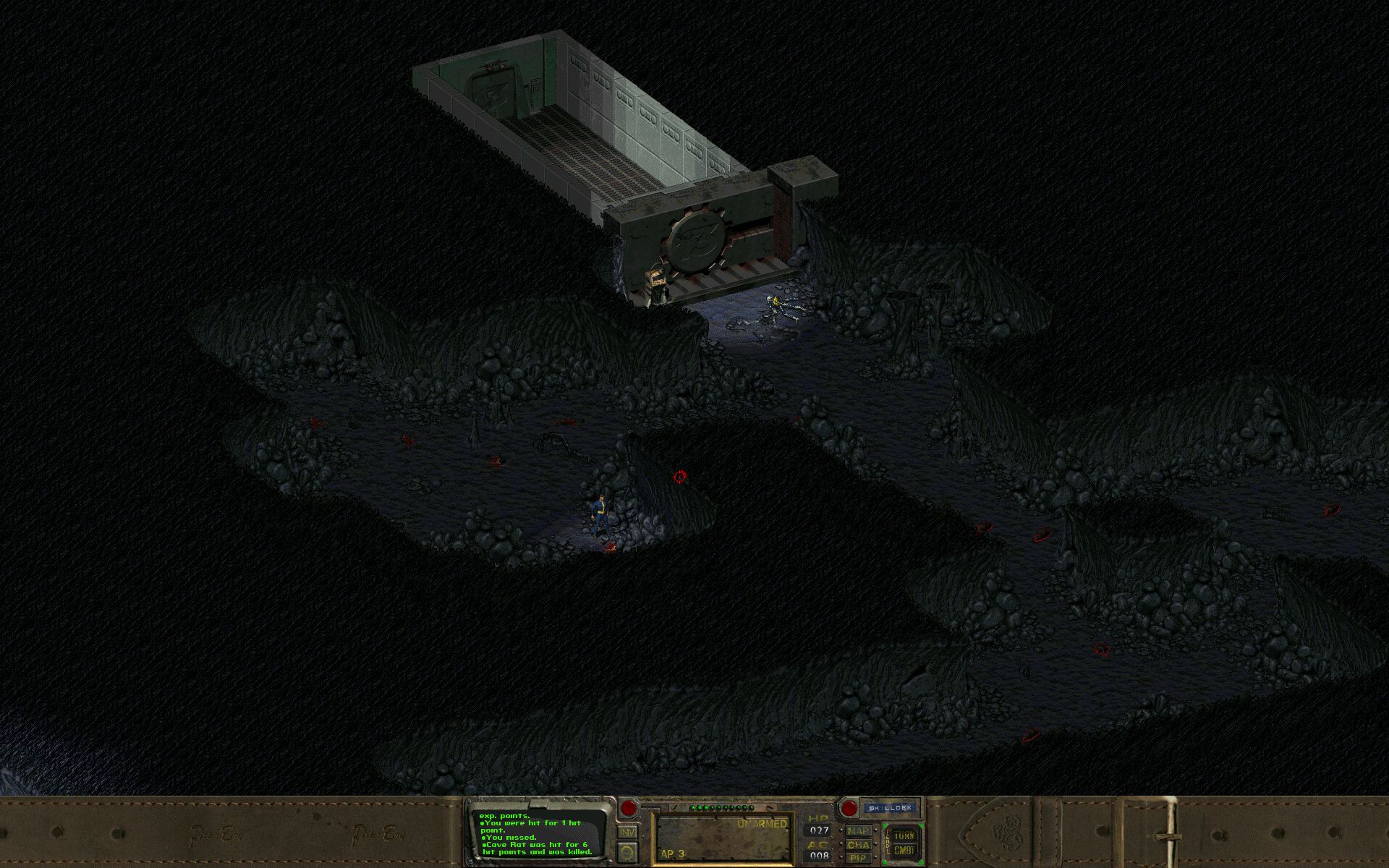Screen dimensions: 1389x868
Task: Click the red button beside Skilldex
Action: (849, 808)
